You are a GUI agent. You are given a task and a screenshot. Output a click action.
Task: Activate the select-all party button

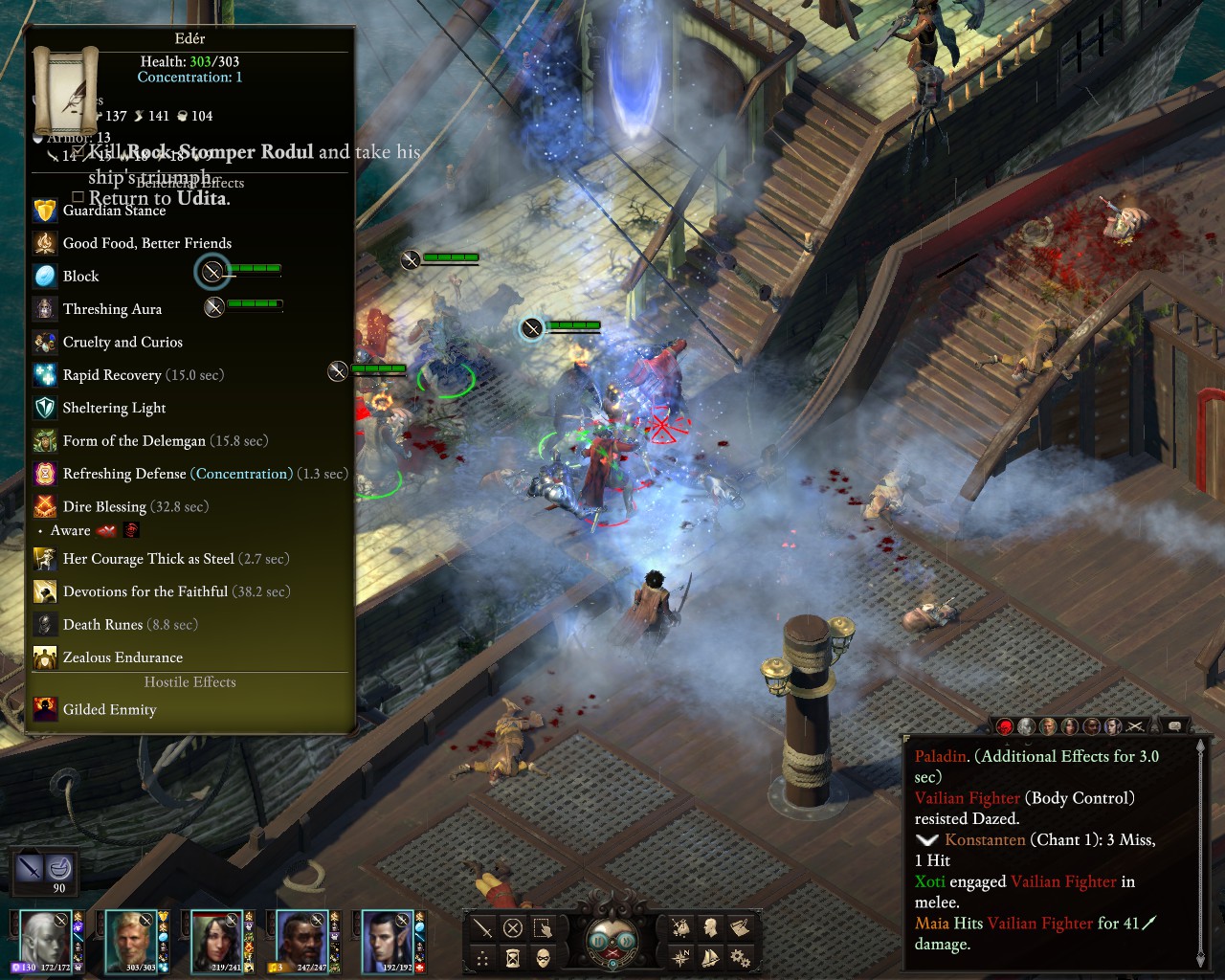[543, 927]
